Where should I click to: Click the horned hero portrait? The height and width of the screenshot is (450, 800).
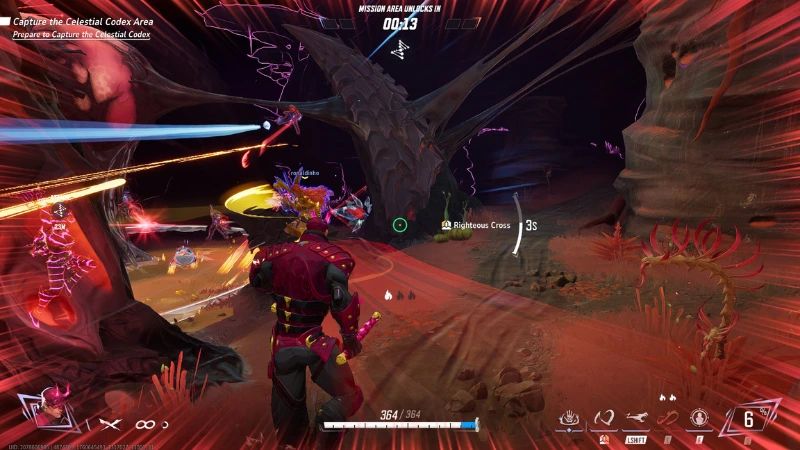pyautogui.click(x=47, y=407)
